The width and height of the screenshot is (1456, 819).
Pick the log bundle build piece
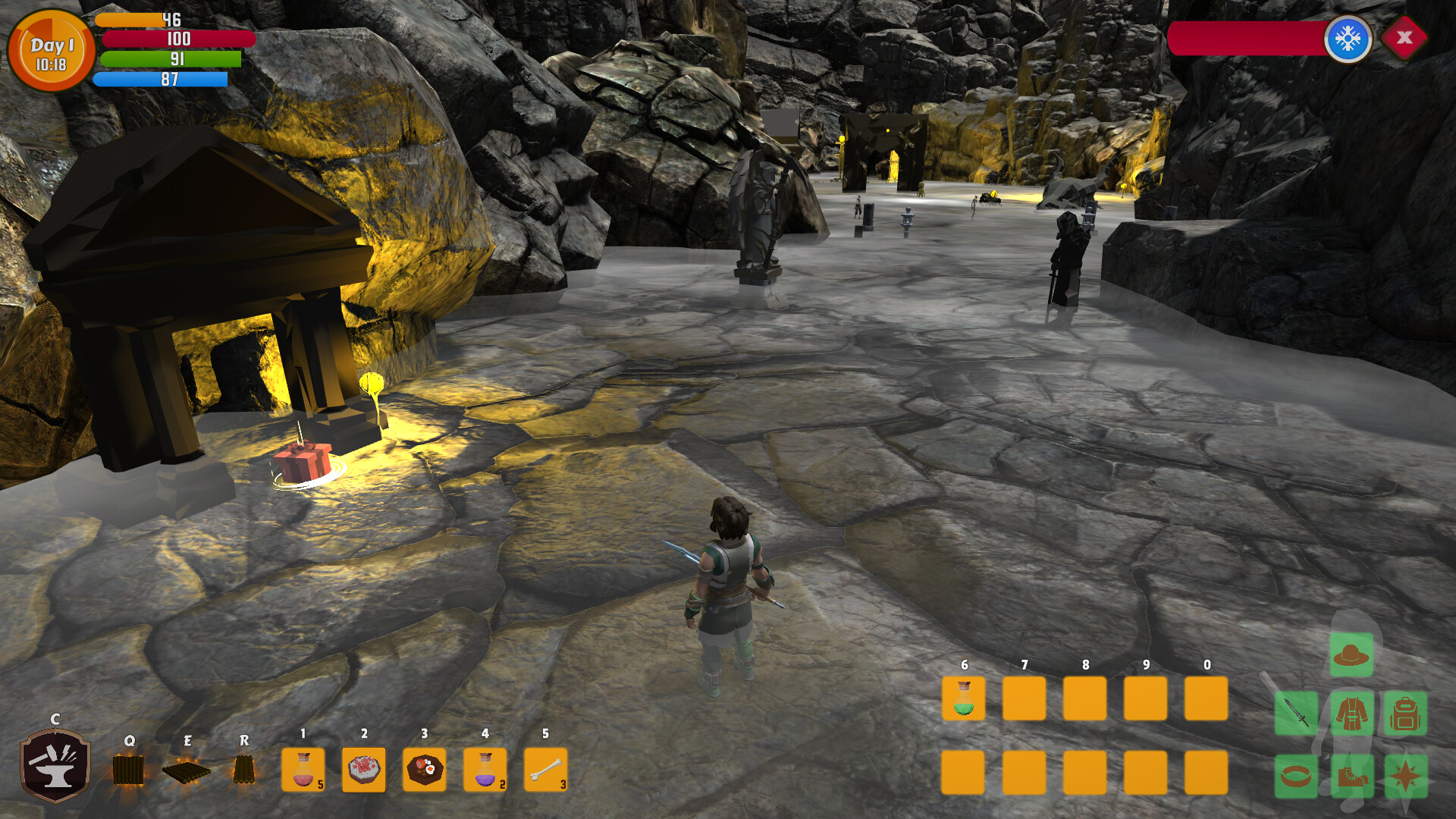point(243,769)
